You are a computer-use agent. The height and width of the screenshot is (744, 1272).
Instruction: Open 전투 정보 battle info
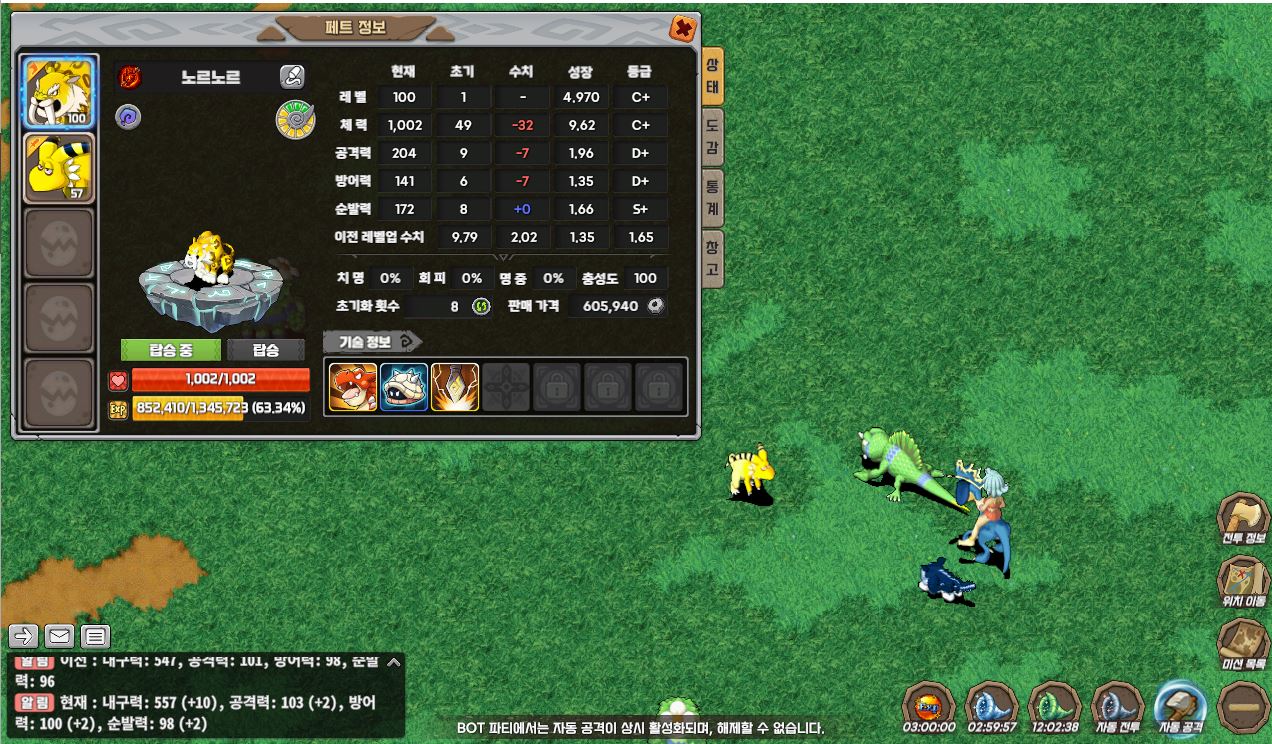tap(1243, 520)
